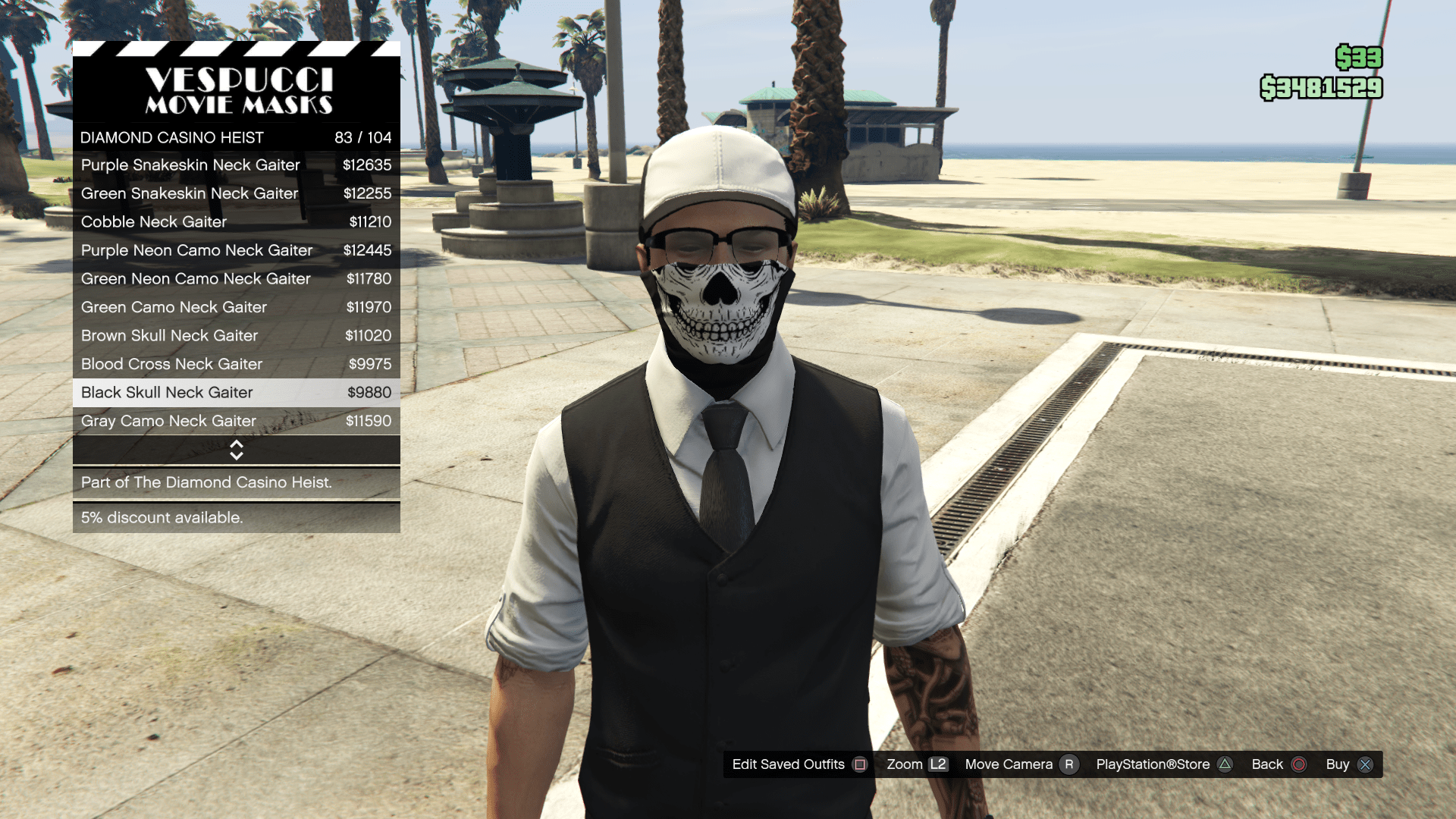Click the Circle Back icon
This screenshot has width=1456, height=819.
pyautogui.click(x=1298, y=764)
